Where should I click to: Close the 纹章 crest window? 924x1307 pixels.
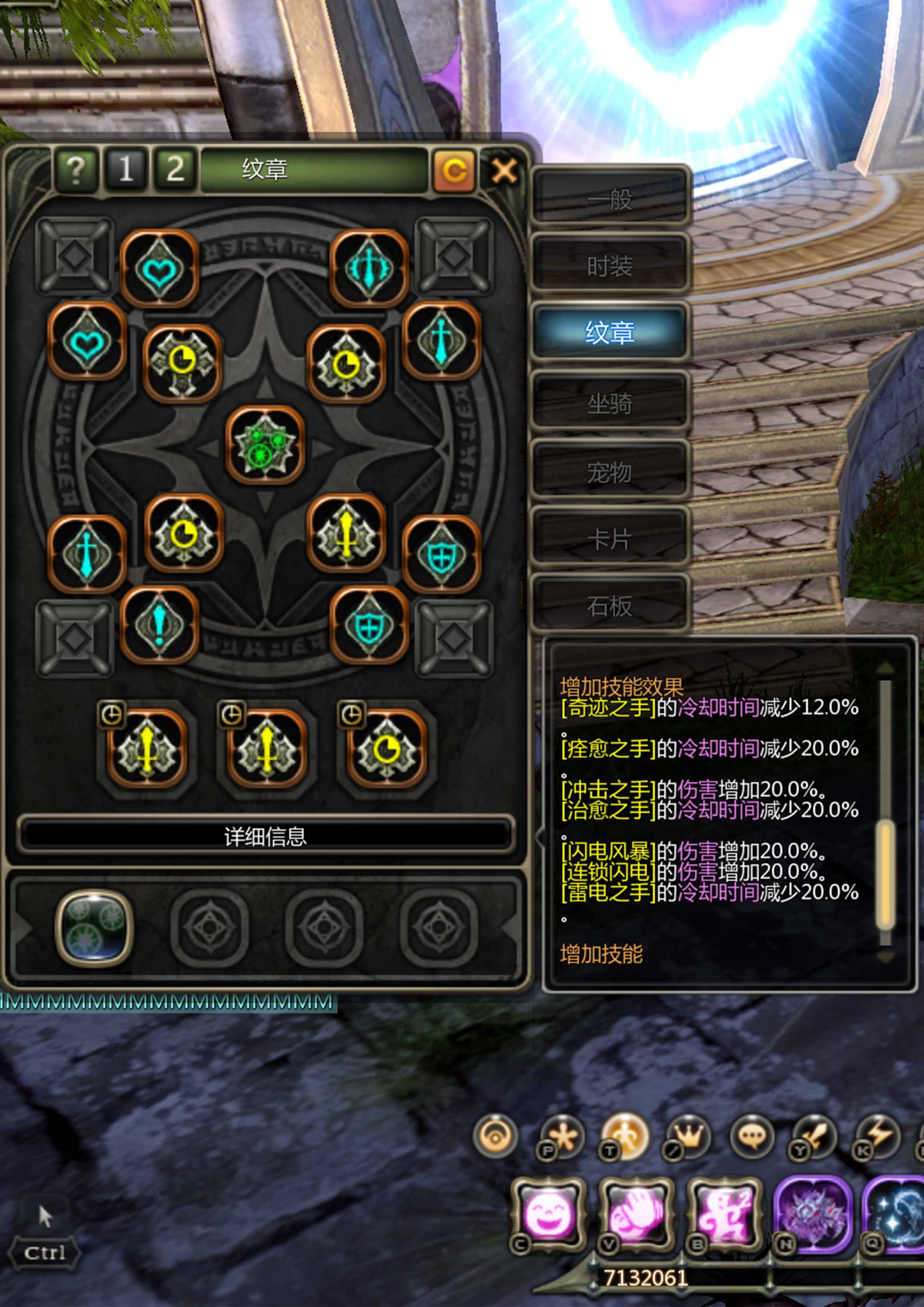click(x=504, y=170)
